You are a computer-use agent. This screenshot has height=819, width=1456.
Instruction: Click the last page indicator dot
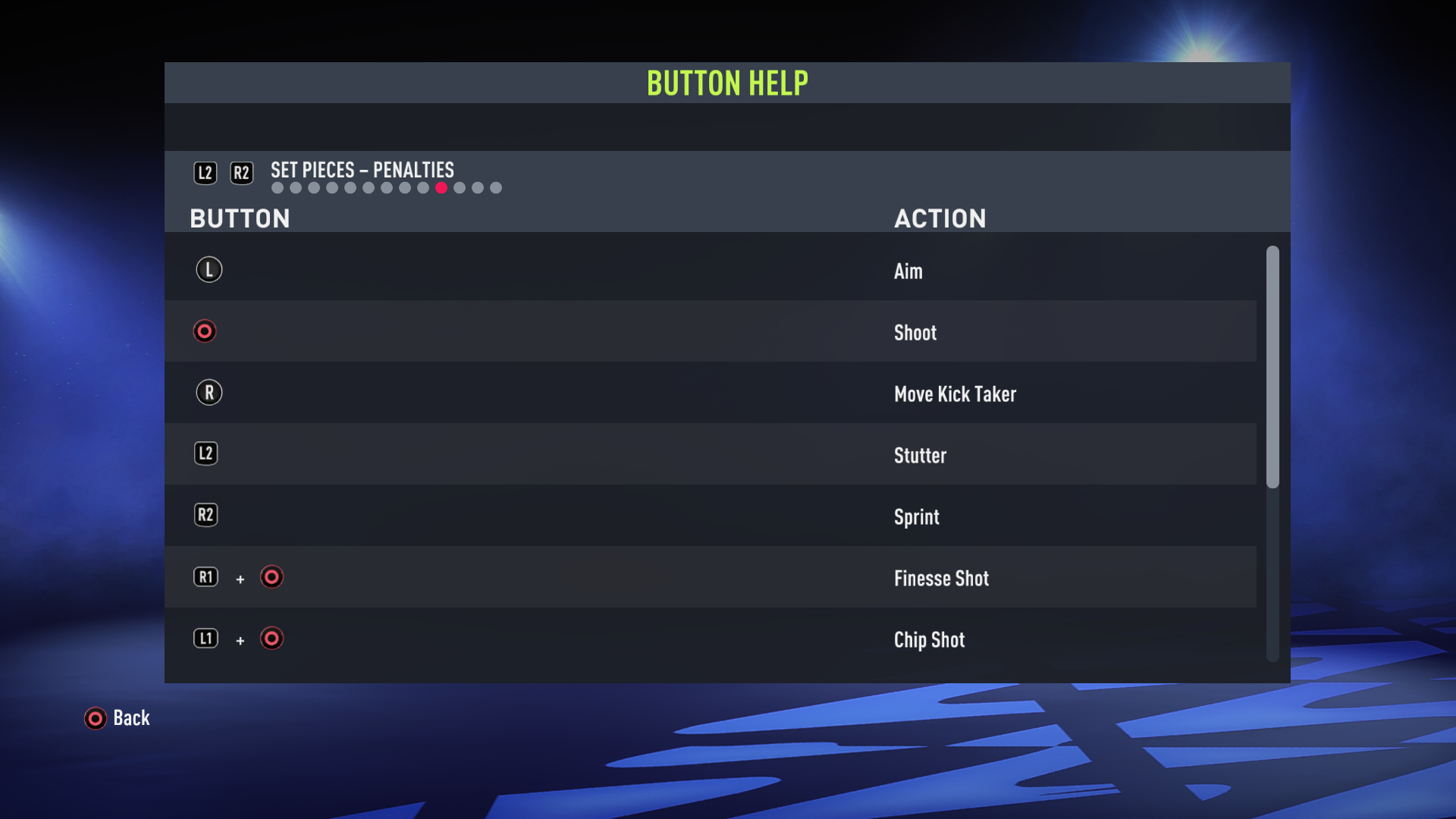coord(496,187)
